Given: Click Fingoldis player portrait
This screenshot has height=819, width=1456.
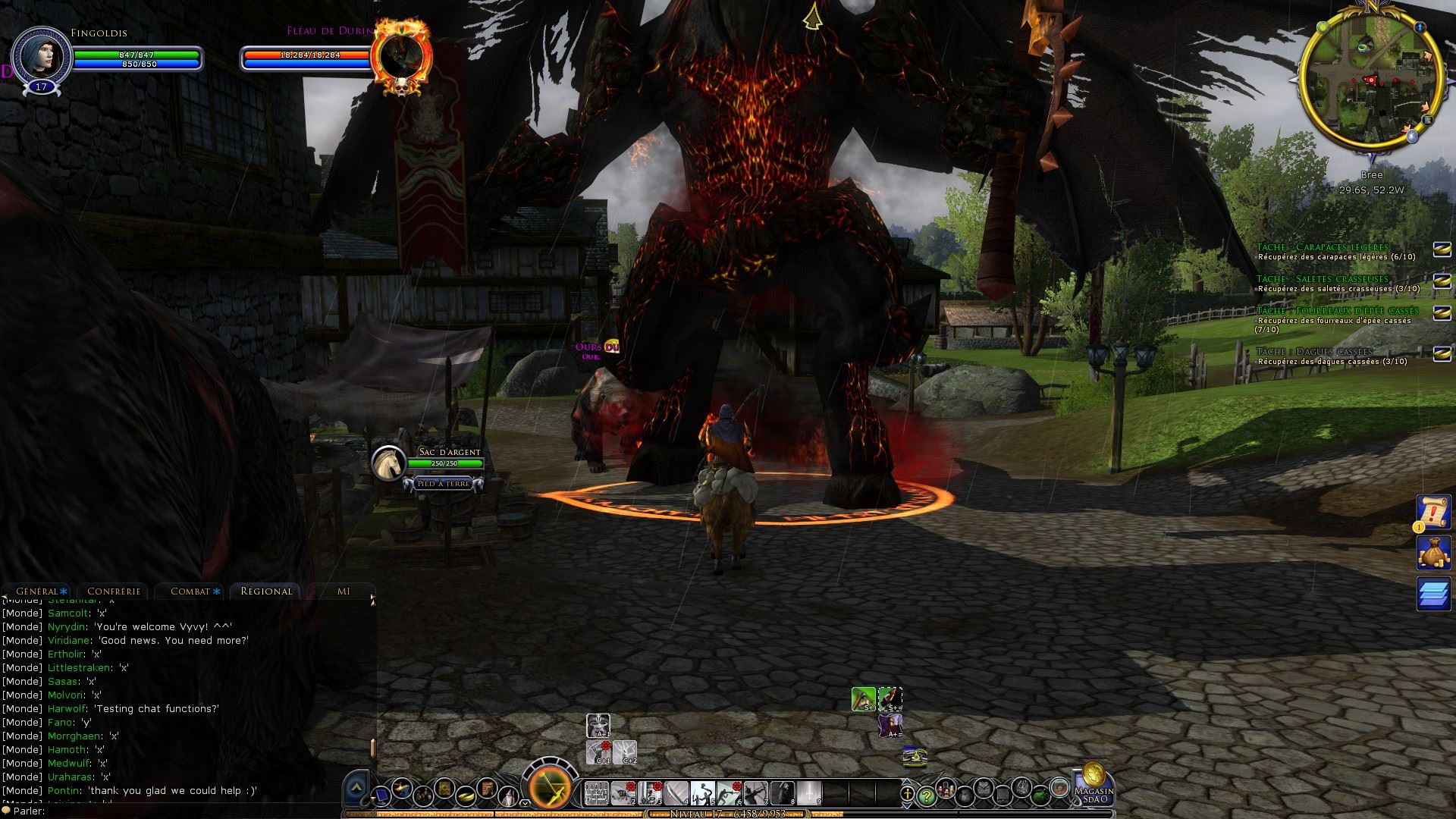Looking at the screenshot, I should (41, 56).
